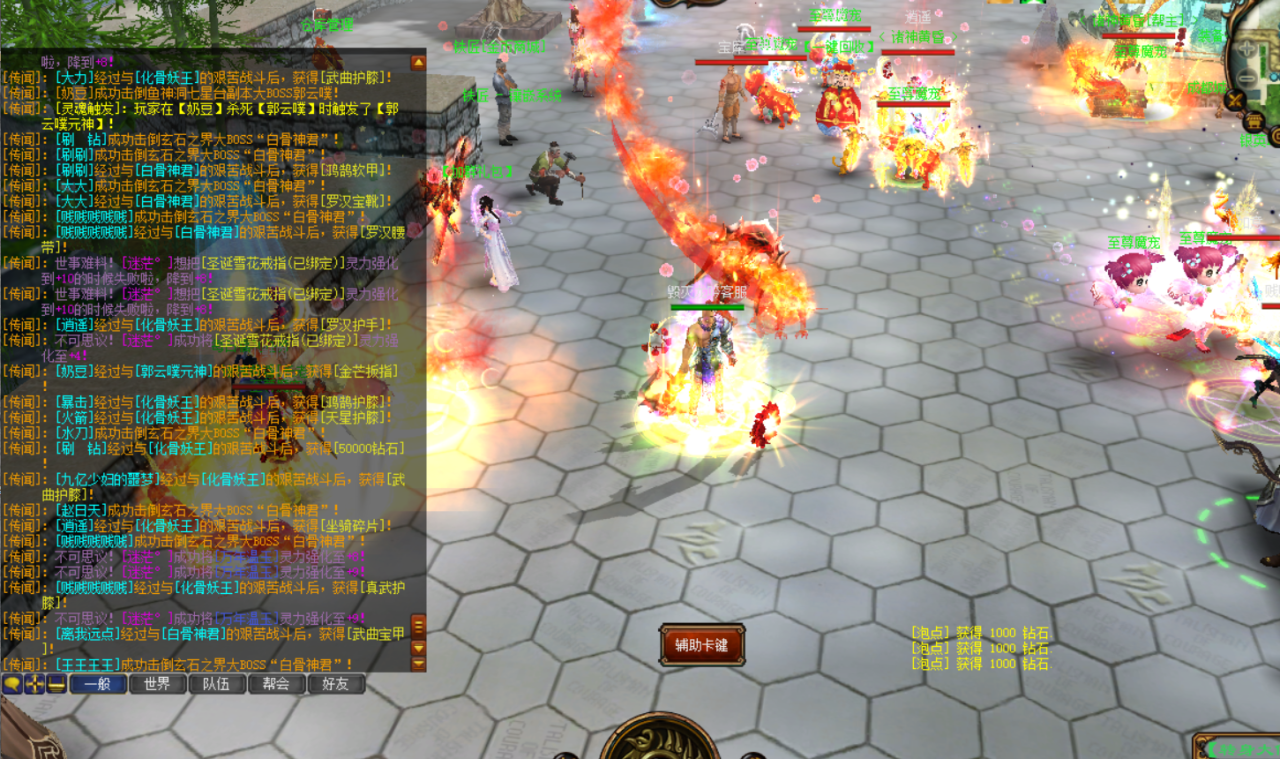1280x759 pixels.
Task: Zoom out the minimap with minus button
Action: click(1246, 77)
